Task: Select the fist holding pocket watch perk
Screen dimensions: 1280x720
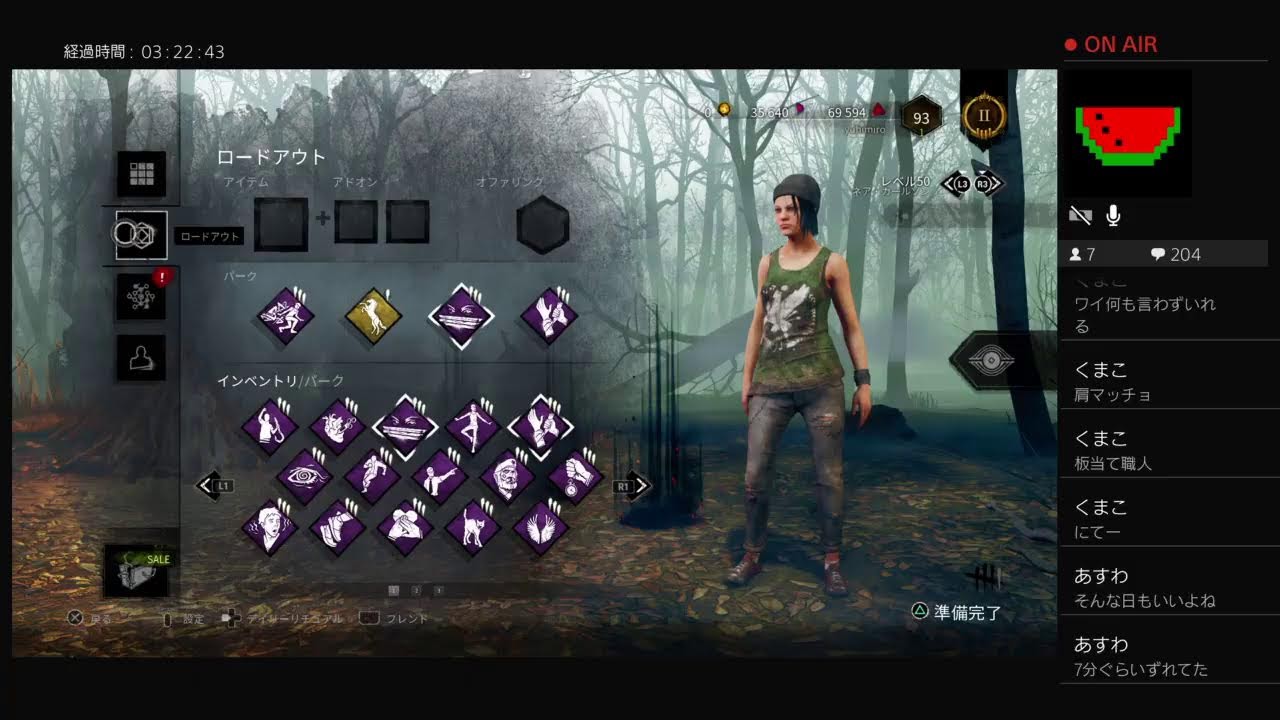Action: [575, 477]
